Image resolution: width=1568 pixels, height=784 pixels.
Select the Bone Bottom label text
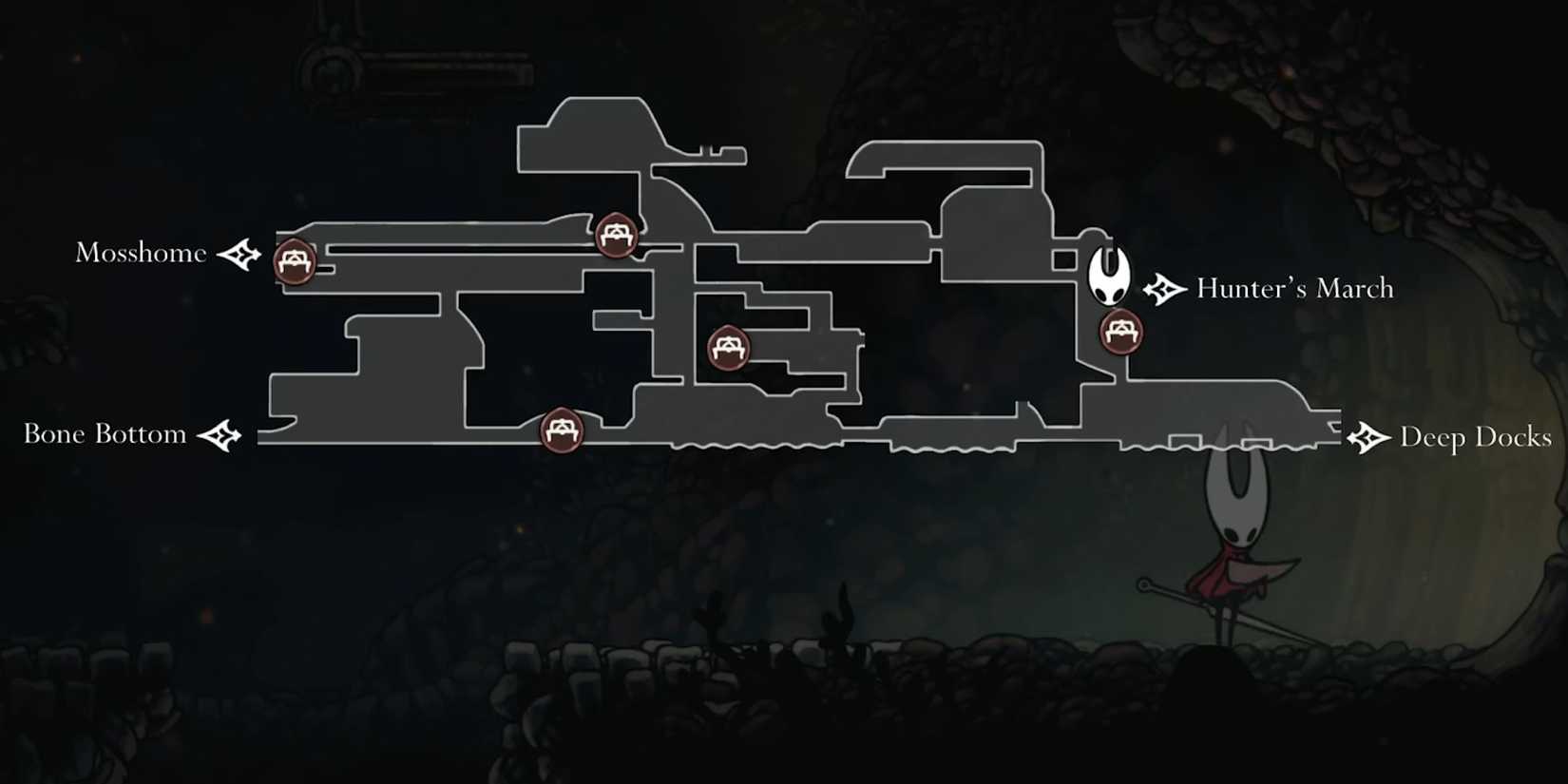click(105, 434)
